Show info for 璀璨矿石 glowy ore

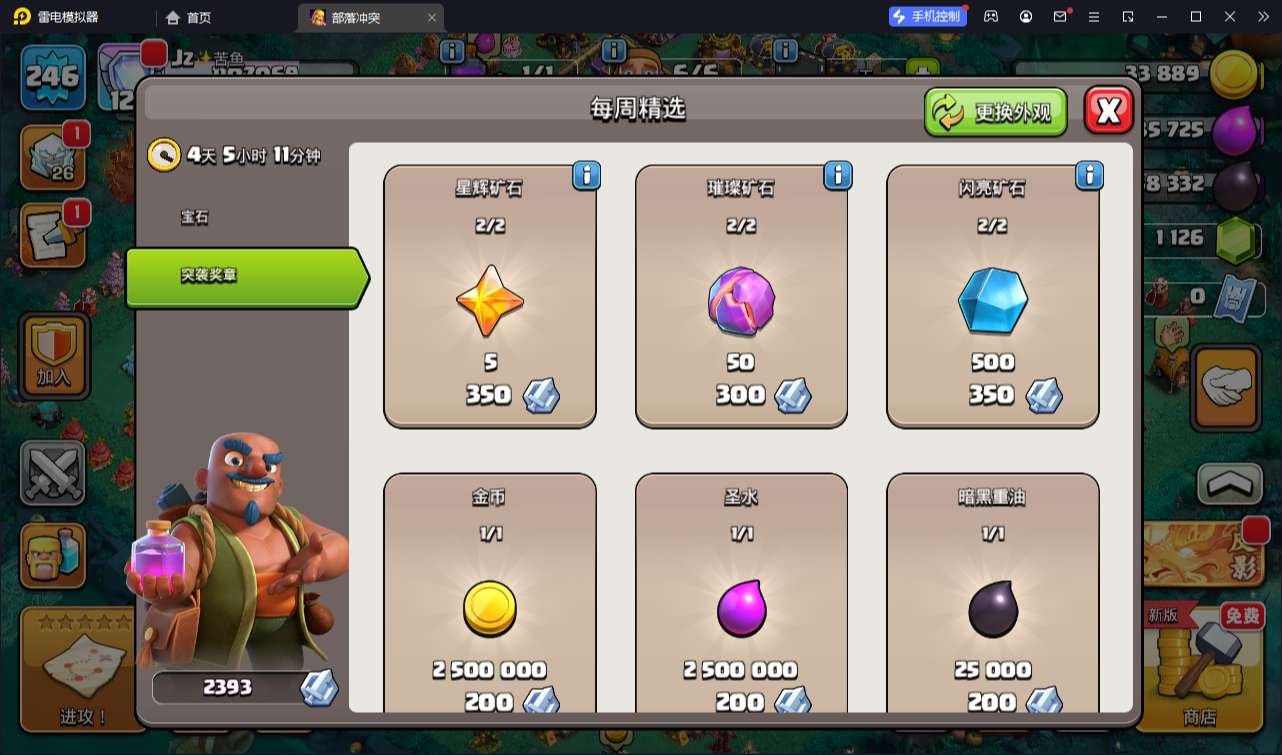837,175
